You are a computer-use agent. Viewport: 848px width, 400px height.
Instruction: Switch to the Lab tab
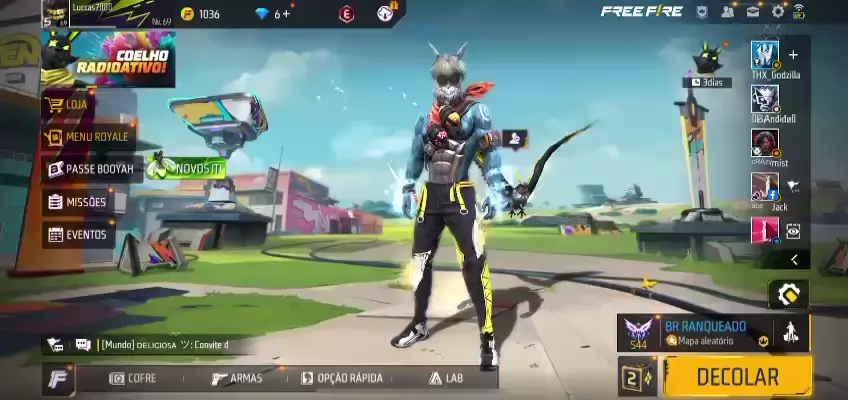coord(446,378)
